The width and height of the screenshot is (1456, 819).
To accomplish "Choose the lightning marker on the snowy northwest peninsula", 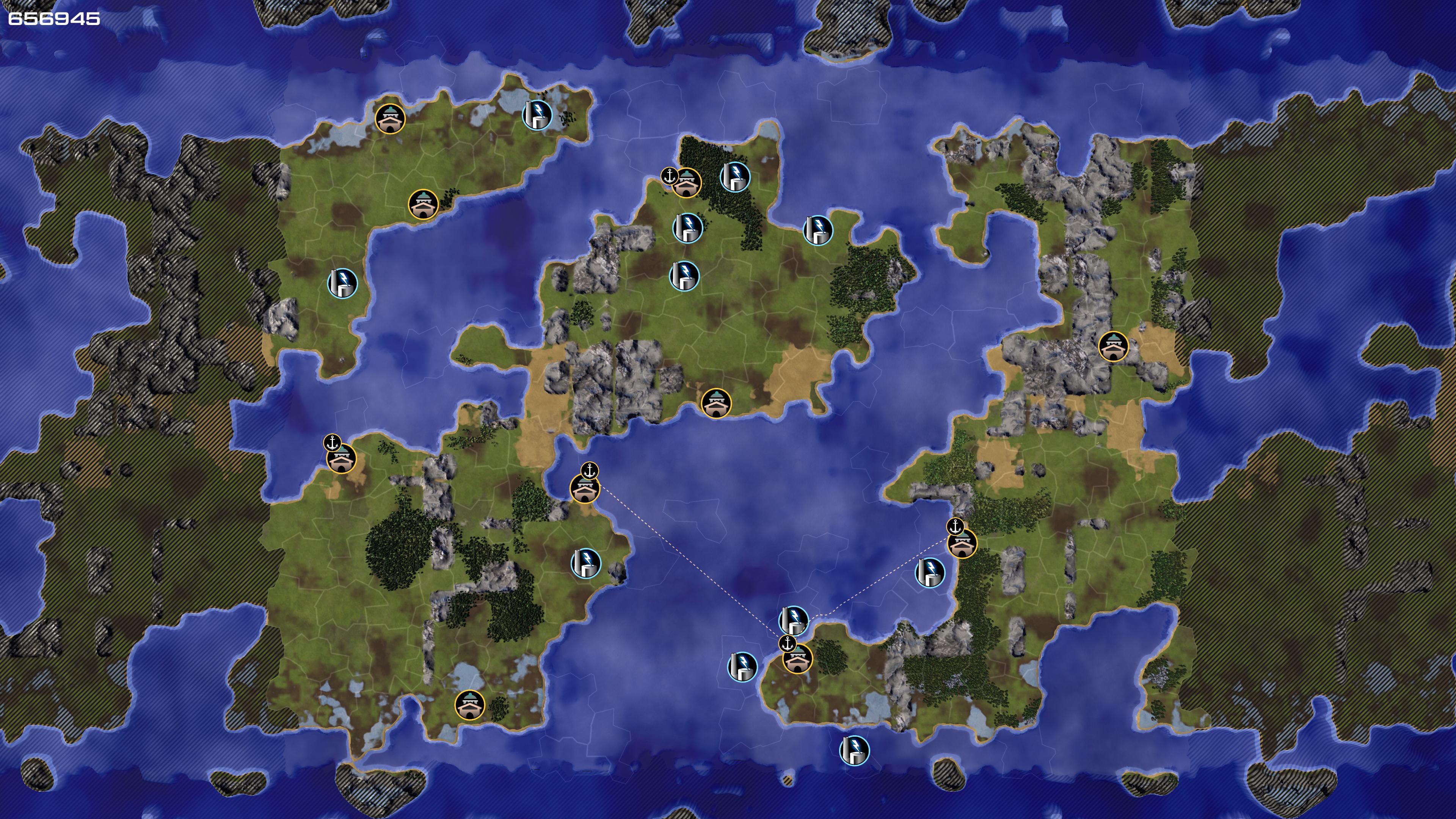I will (x=537, y=115).
